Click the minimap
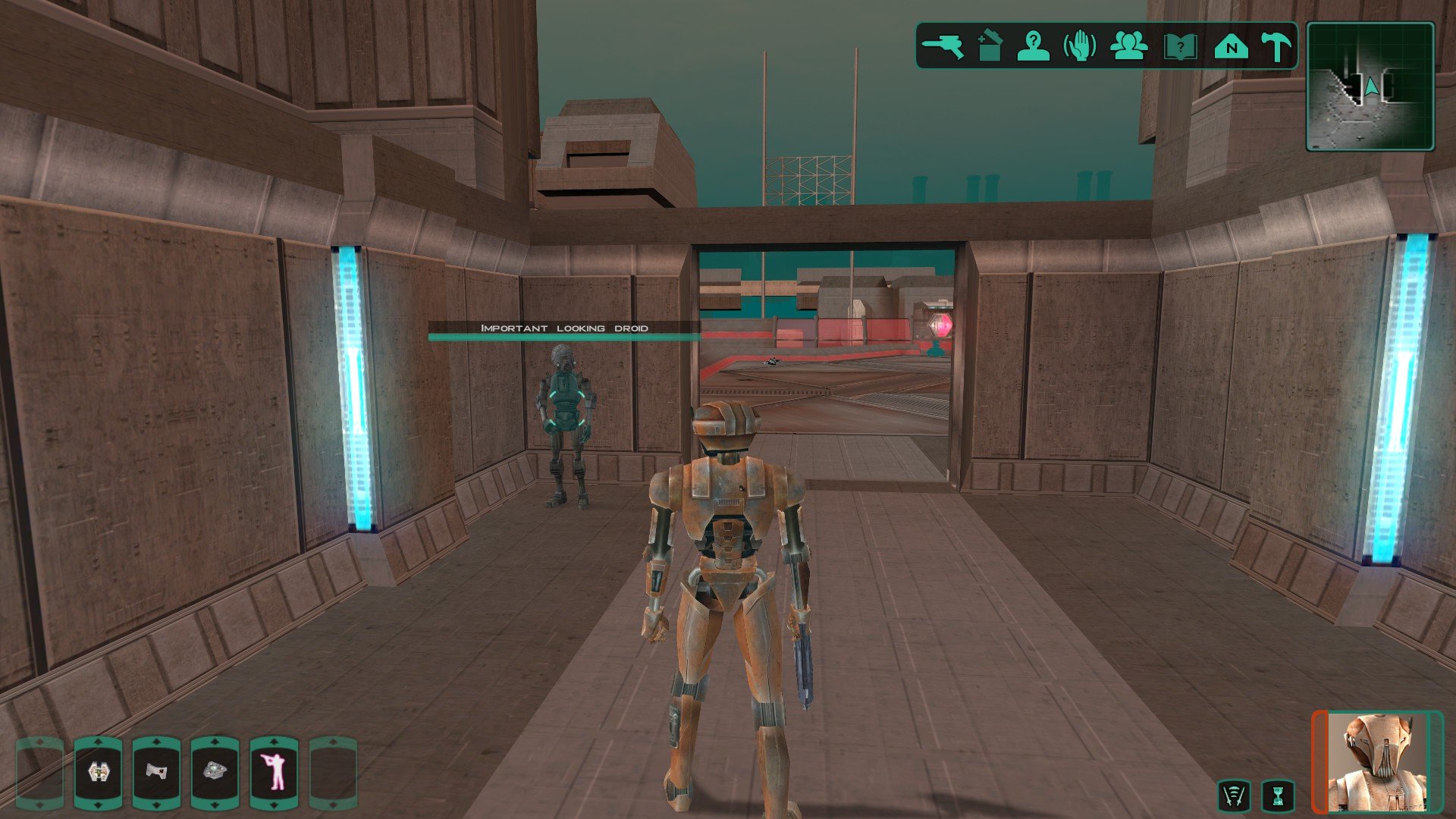Image resolution: width=1456 pixels, height=819 pixels. click(1370, 86)
